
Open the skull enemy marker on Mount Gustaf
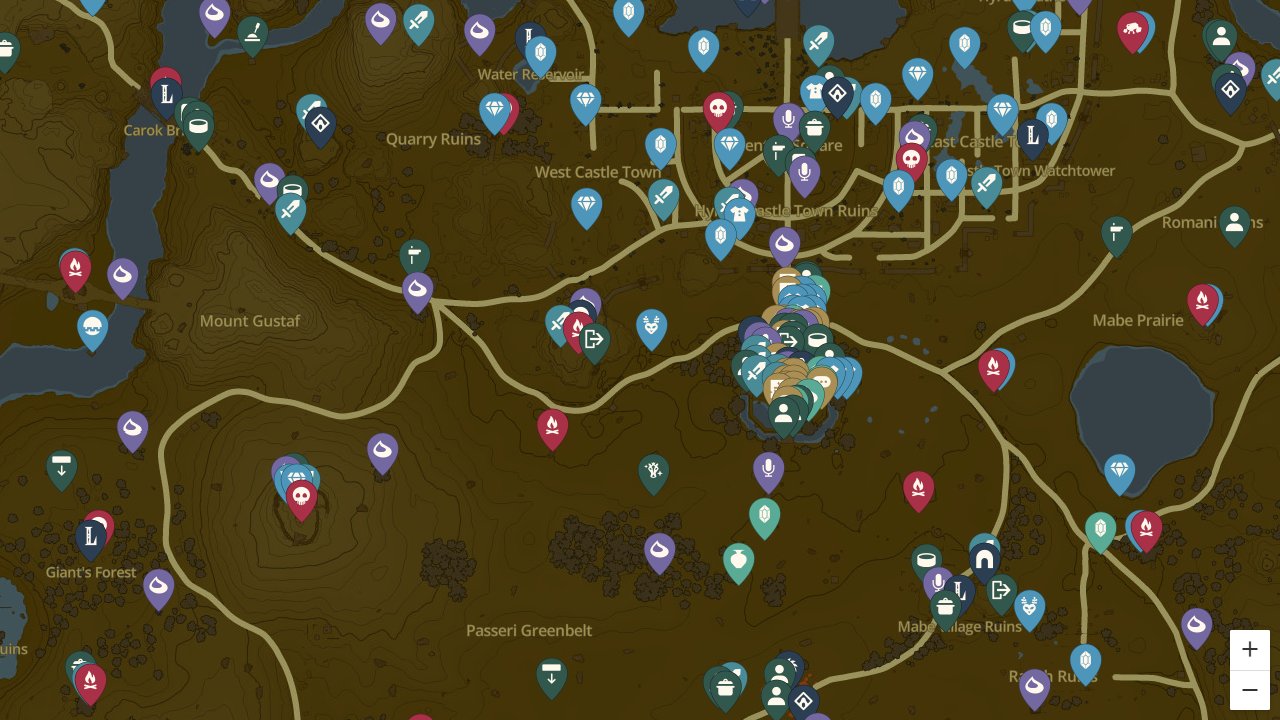click(x=301, y=496)
